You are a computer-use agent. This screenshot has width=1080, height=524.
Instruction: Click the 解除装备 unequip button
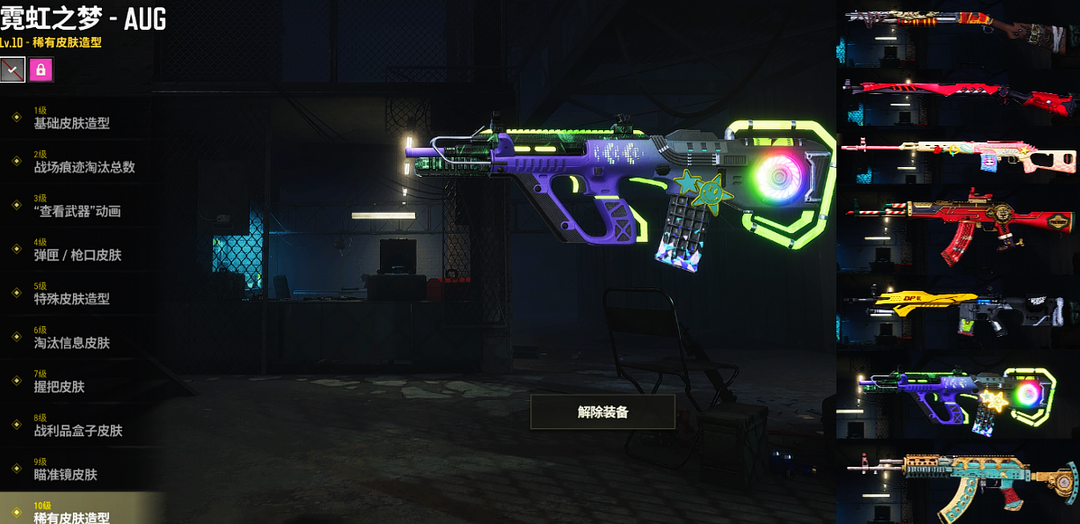pyautogui.click(x=602, y=411)
